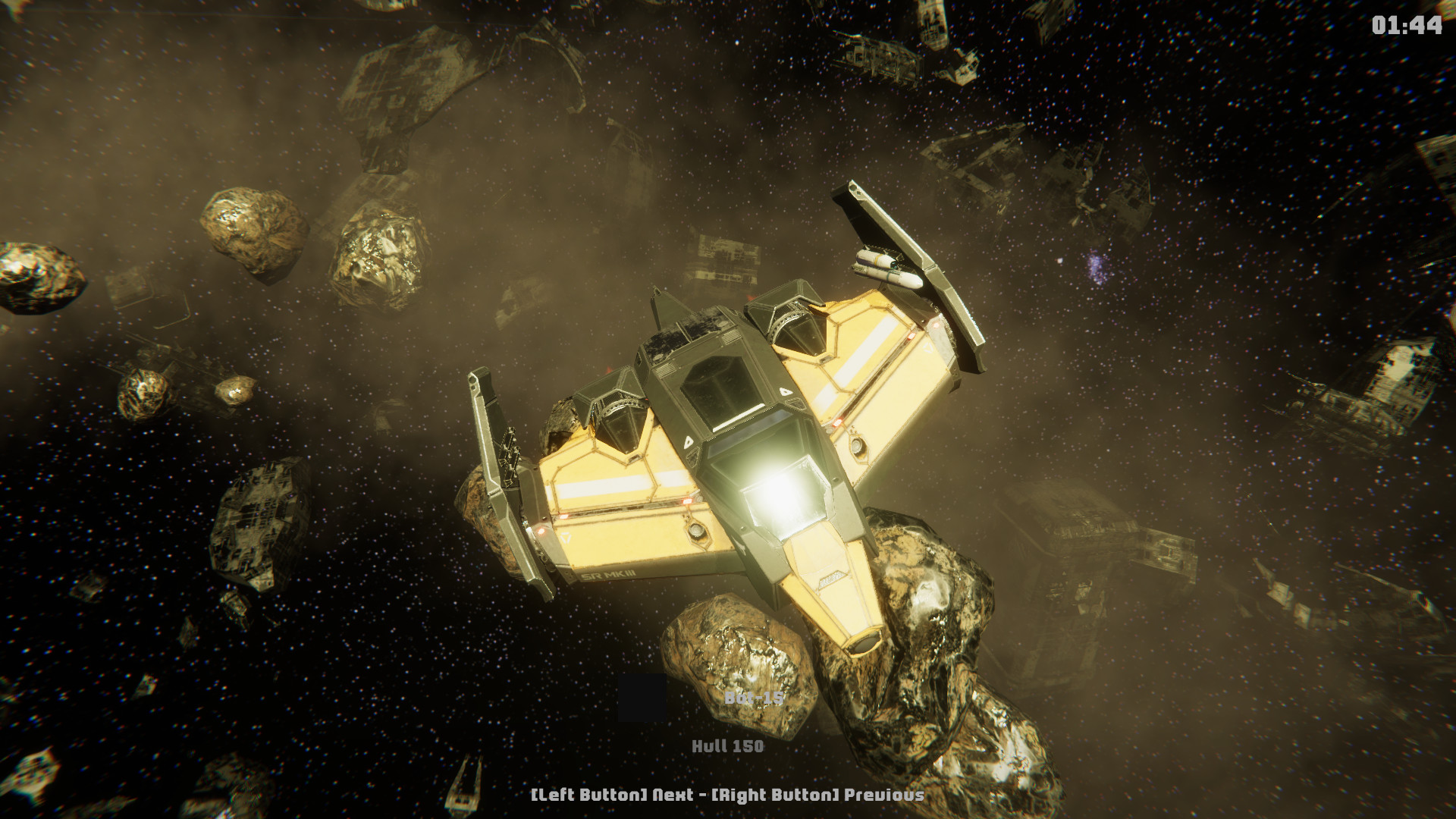Click the Hull 150 stat text

click(x=728, y=746)
